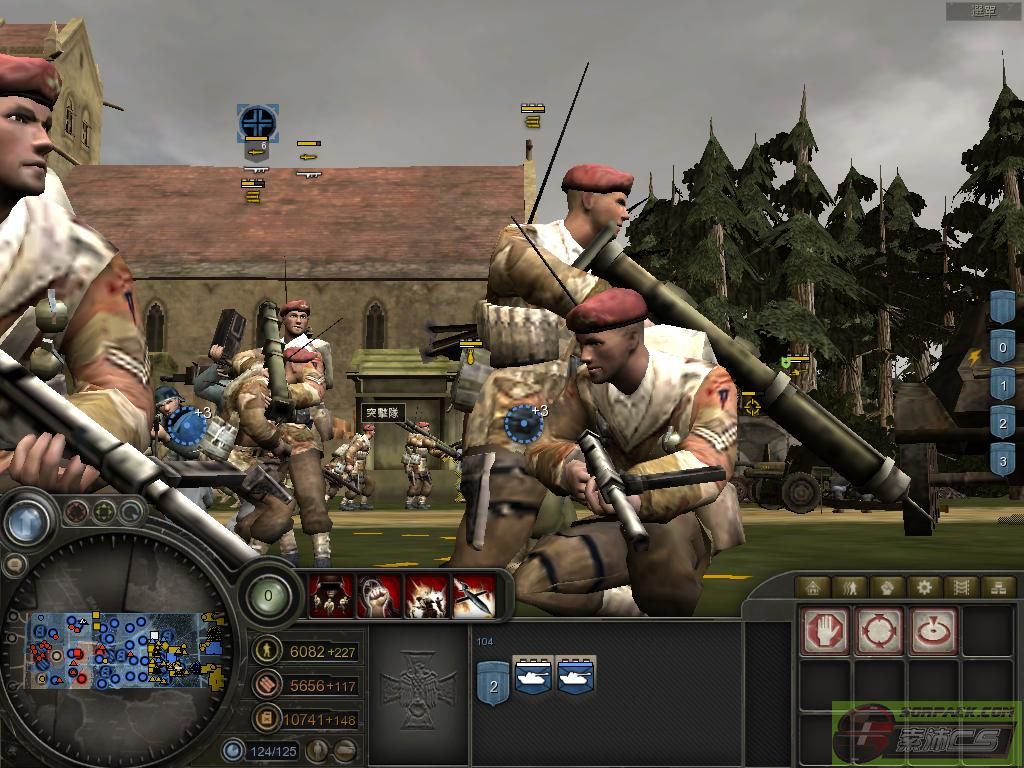Select control group 0 shield on the right edge
The width and height of the screenshot is (1024, 768).
pos(1003,348)
